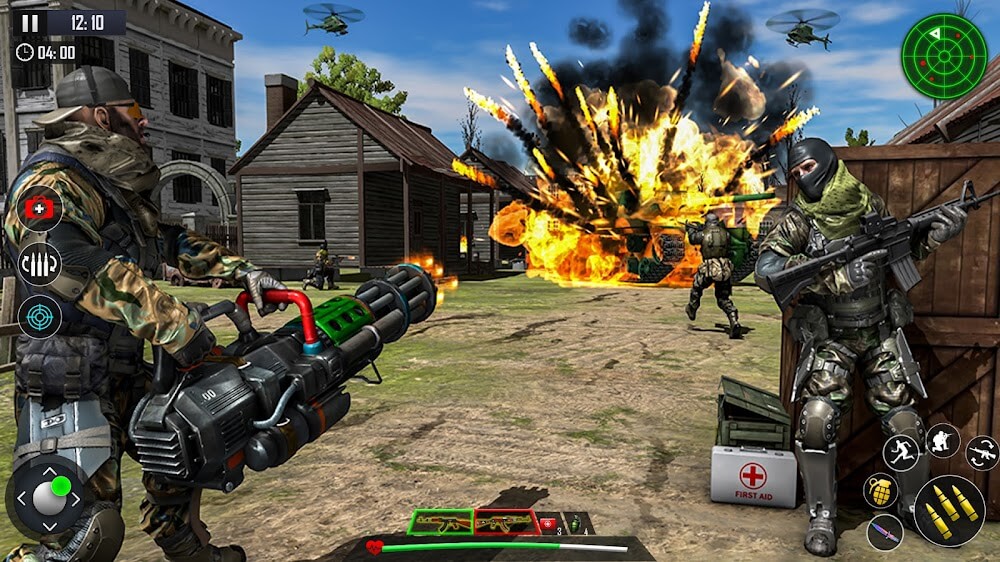The image size is (1000, 562).
Task: Use the knife melee button
Action: tap(885, 532)
